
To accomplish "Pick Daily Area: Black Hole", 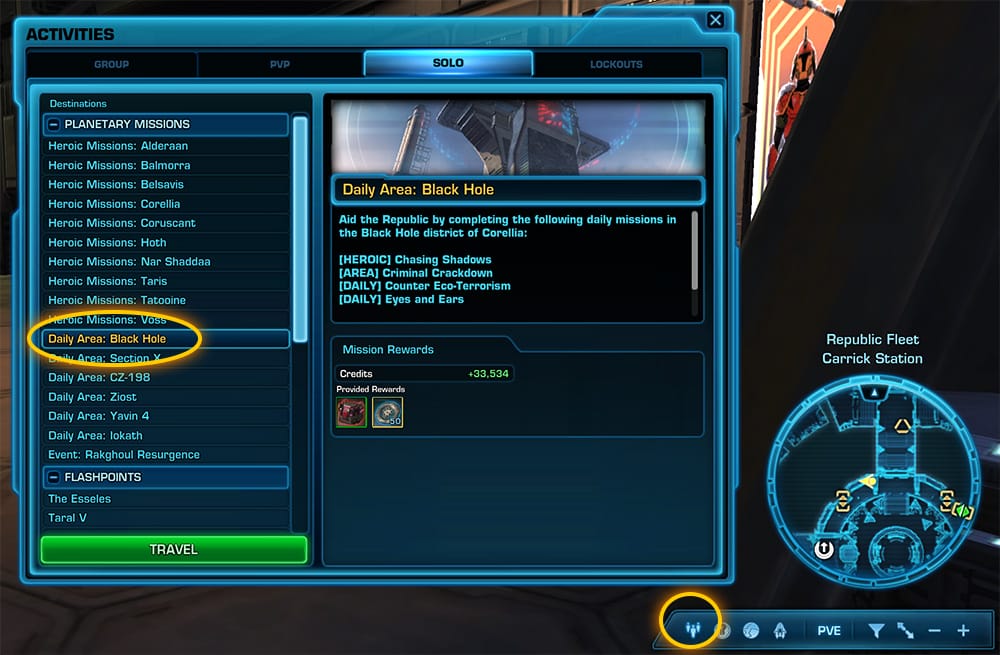I will pos(107,339).
